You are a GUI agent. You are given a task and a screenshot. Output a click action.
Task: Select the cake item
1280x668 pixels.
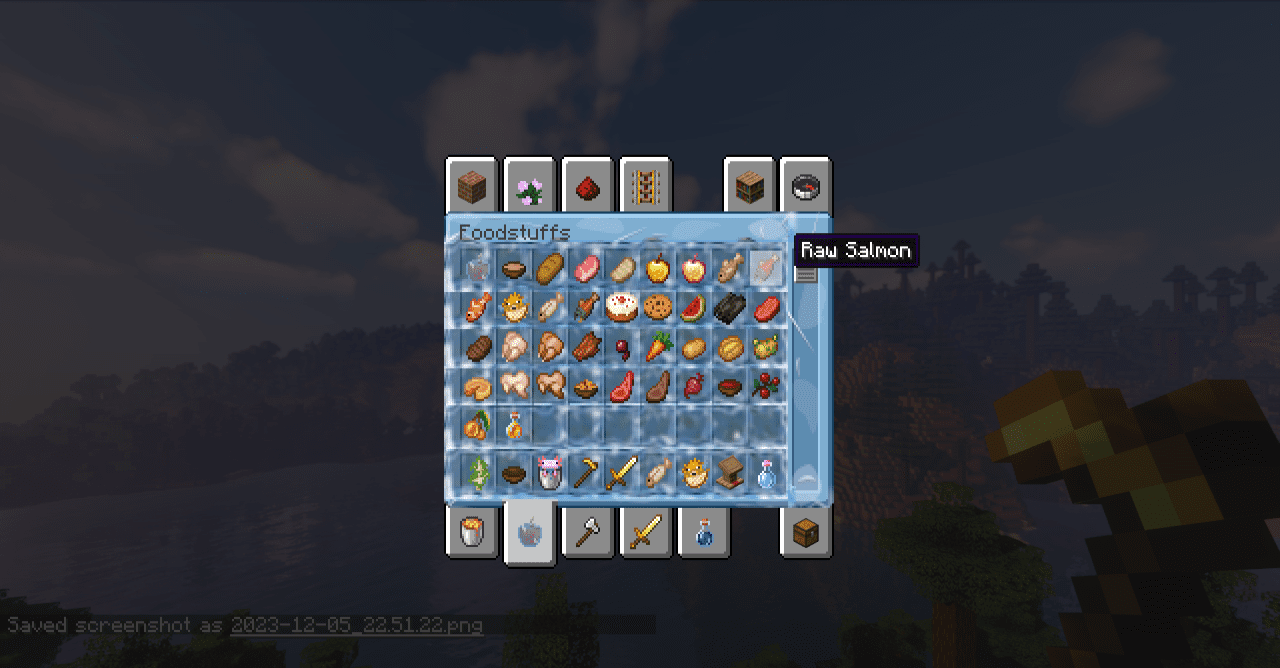(x=622, y=307)
